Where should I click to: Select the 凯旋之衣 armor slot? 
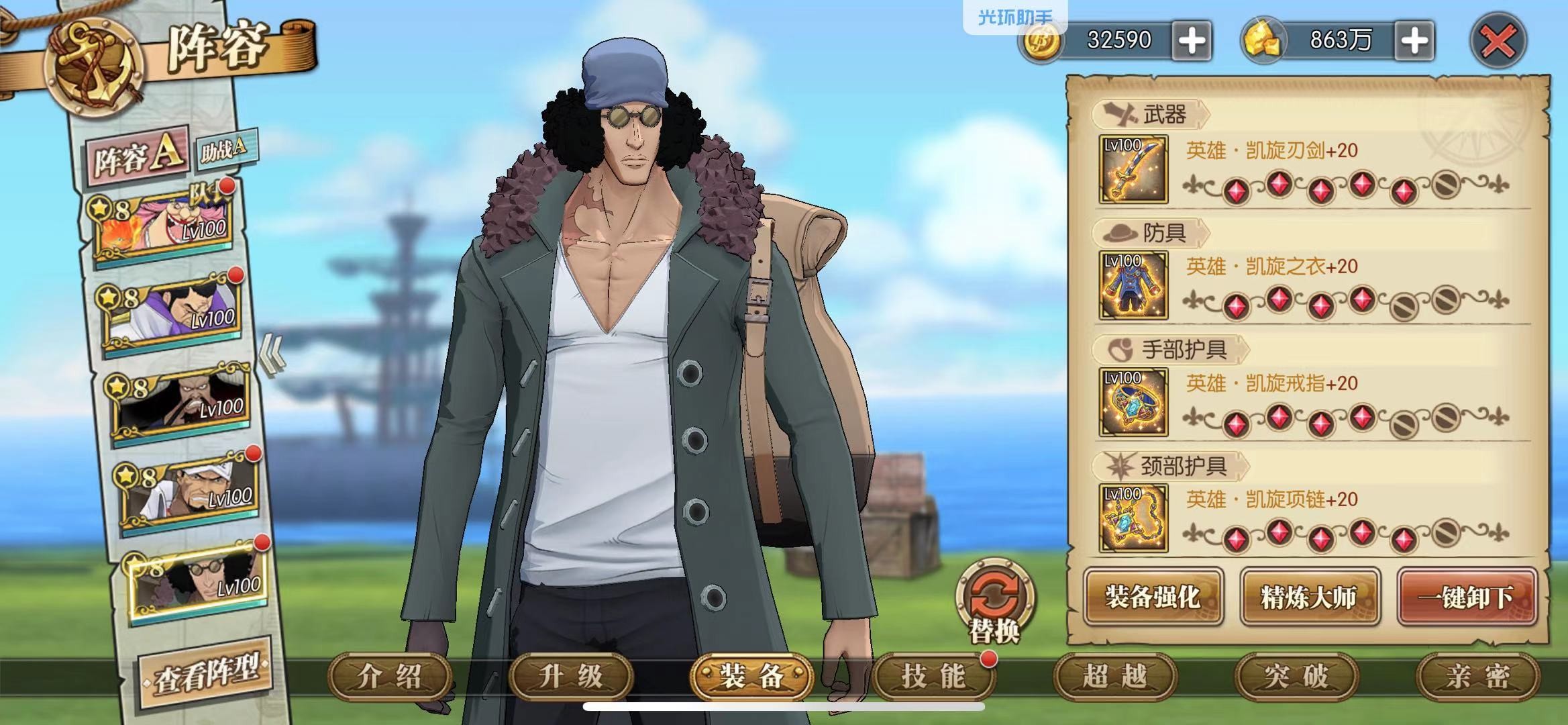pyautogui.click(x=1133, y=286)
